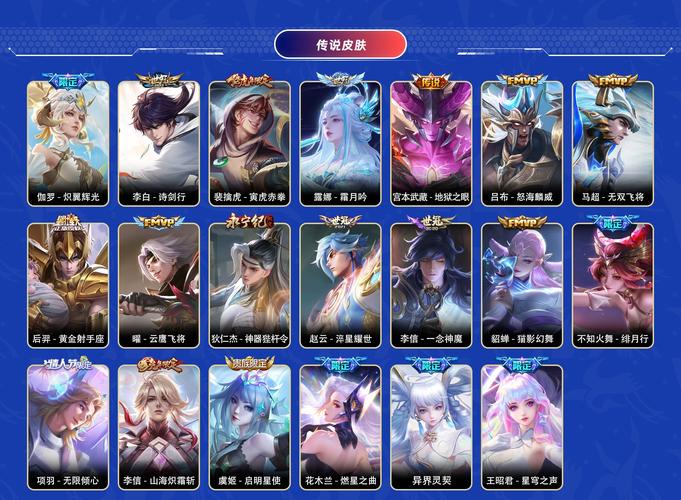Choose the 狄仁杰 skin card
681x500 pixels.
click(x=250, y=283)
